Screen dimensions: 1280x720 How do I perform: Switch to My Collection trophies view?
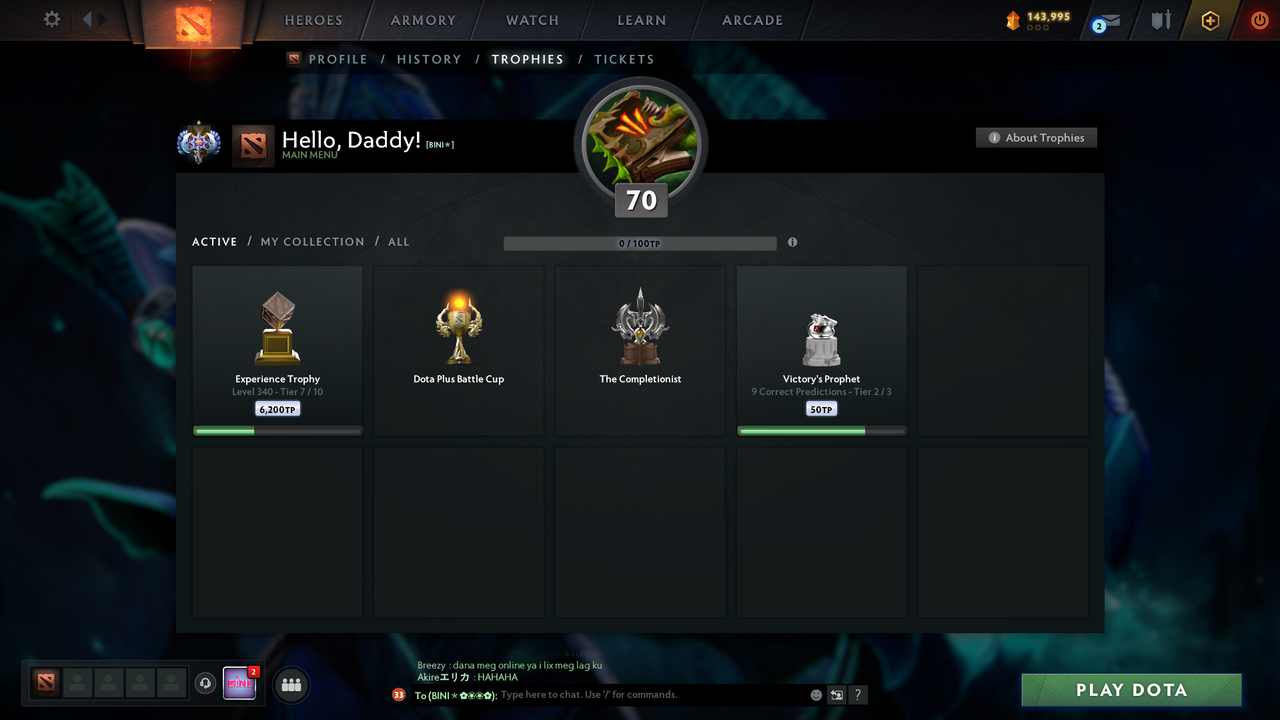click(x=312, y=241)
